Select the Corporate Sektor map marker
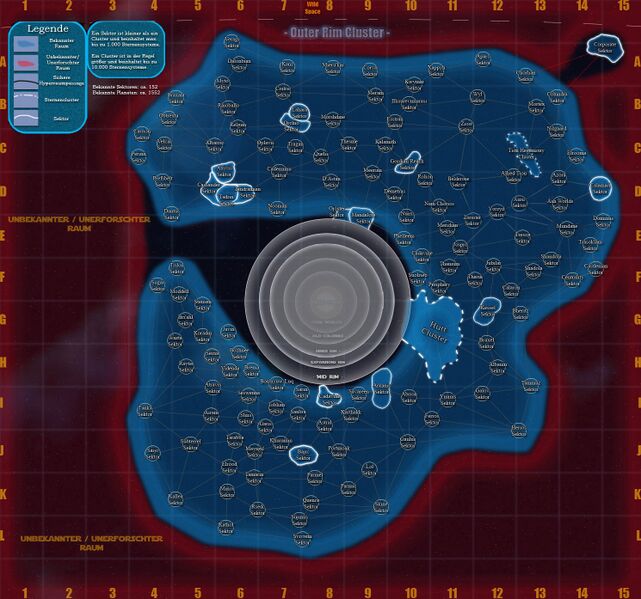Viewport: 641px width, 599px height. coord(604,46)
